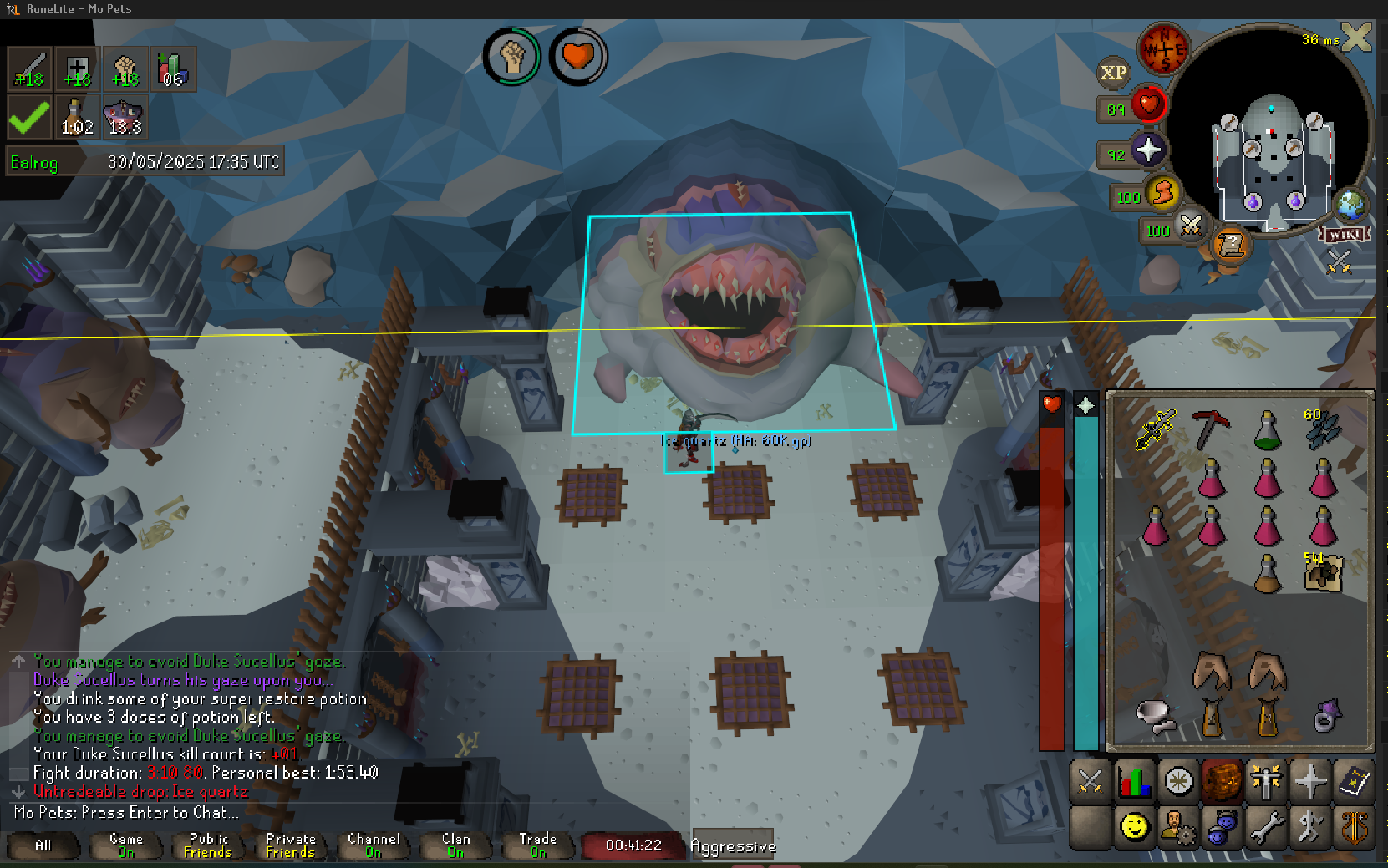
Task: Open the Combat Options tab
Action: coord(1091,782)
